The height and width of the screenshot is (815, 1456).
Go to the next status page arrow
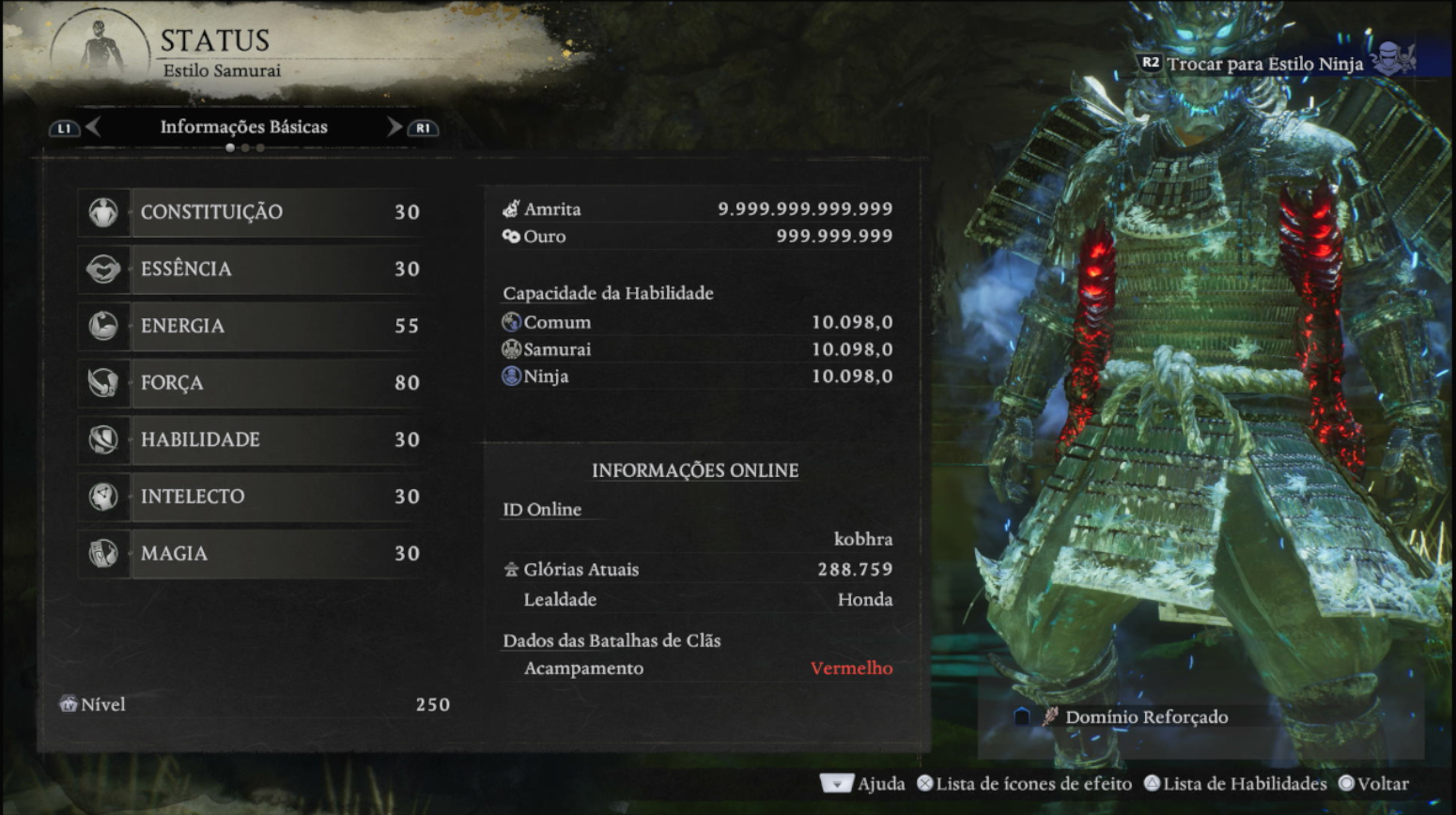(x=395, y=128)
